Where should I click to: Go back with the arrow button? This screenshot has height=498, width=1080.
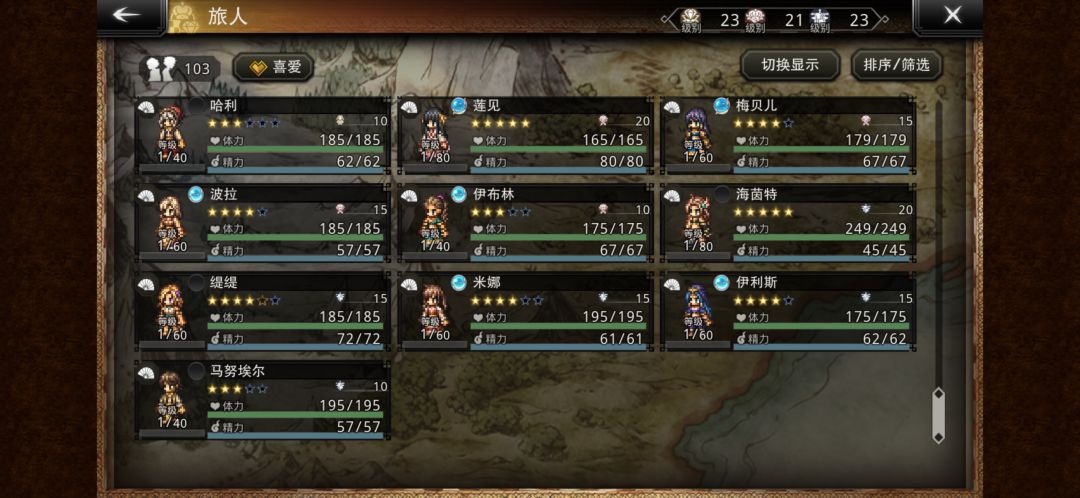point(126,15)
